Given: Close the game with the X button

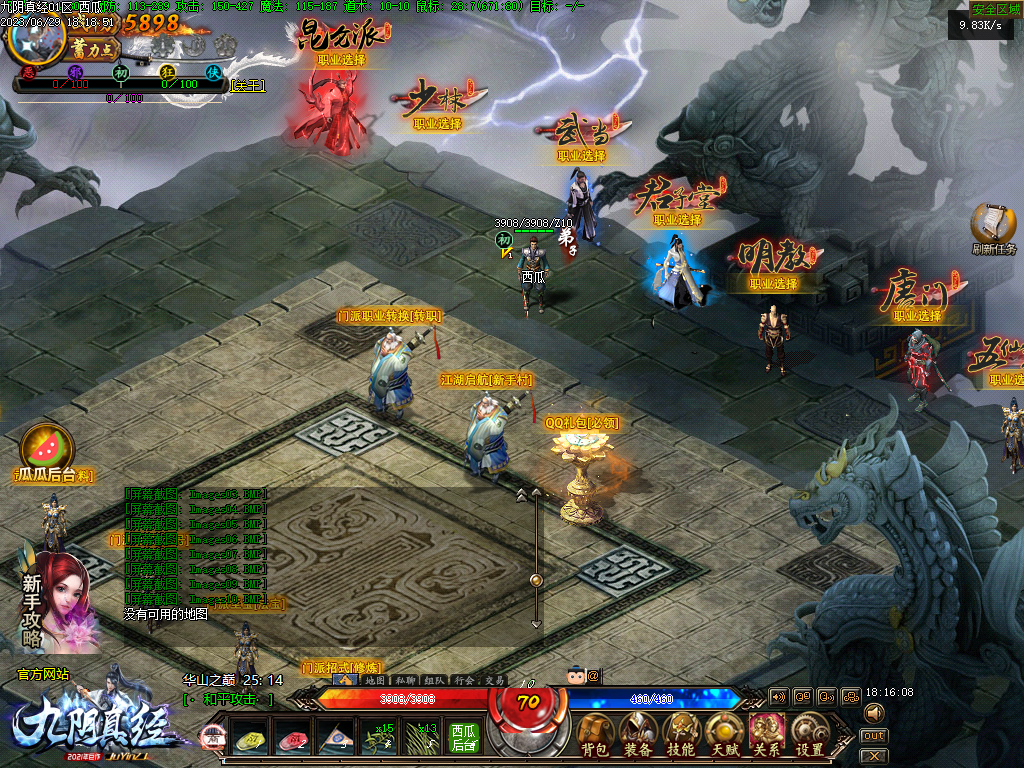Looking at the screenshot, I should click(x=873, y=756).
